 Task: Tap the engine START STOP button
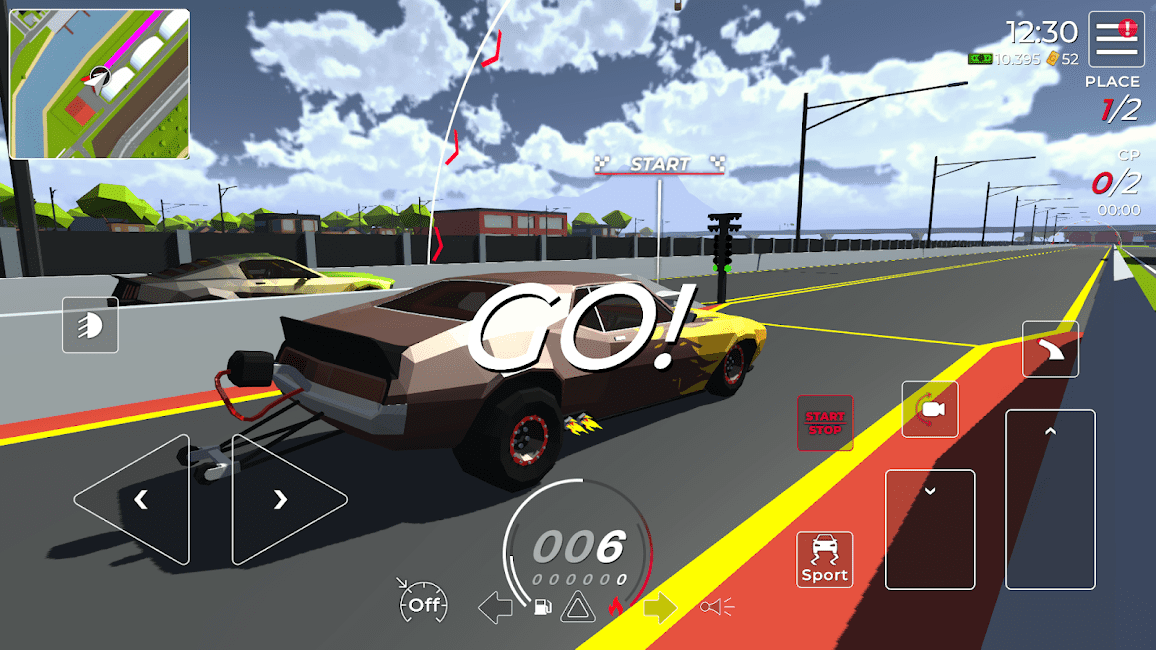pyautogui.click(x=825, y=423)
